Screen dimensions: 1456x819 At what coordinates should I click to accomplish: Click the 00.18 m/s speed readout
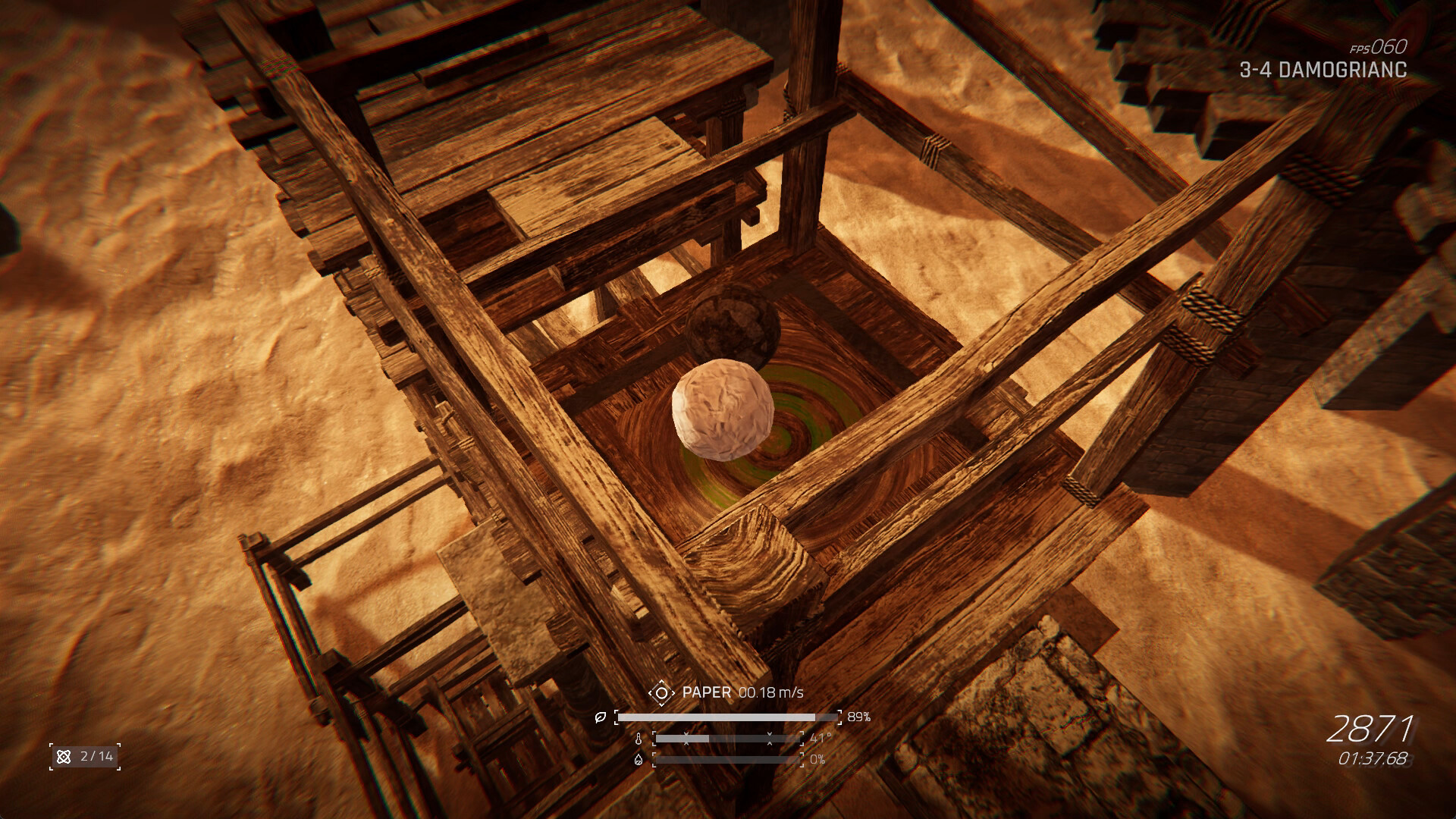772,692
